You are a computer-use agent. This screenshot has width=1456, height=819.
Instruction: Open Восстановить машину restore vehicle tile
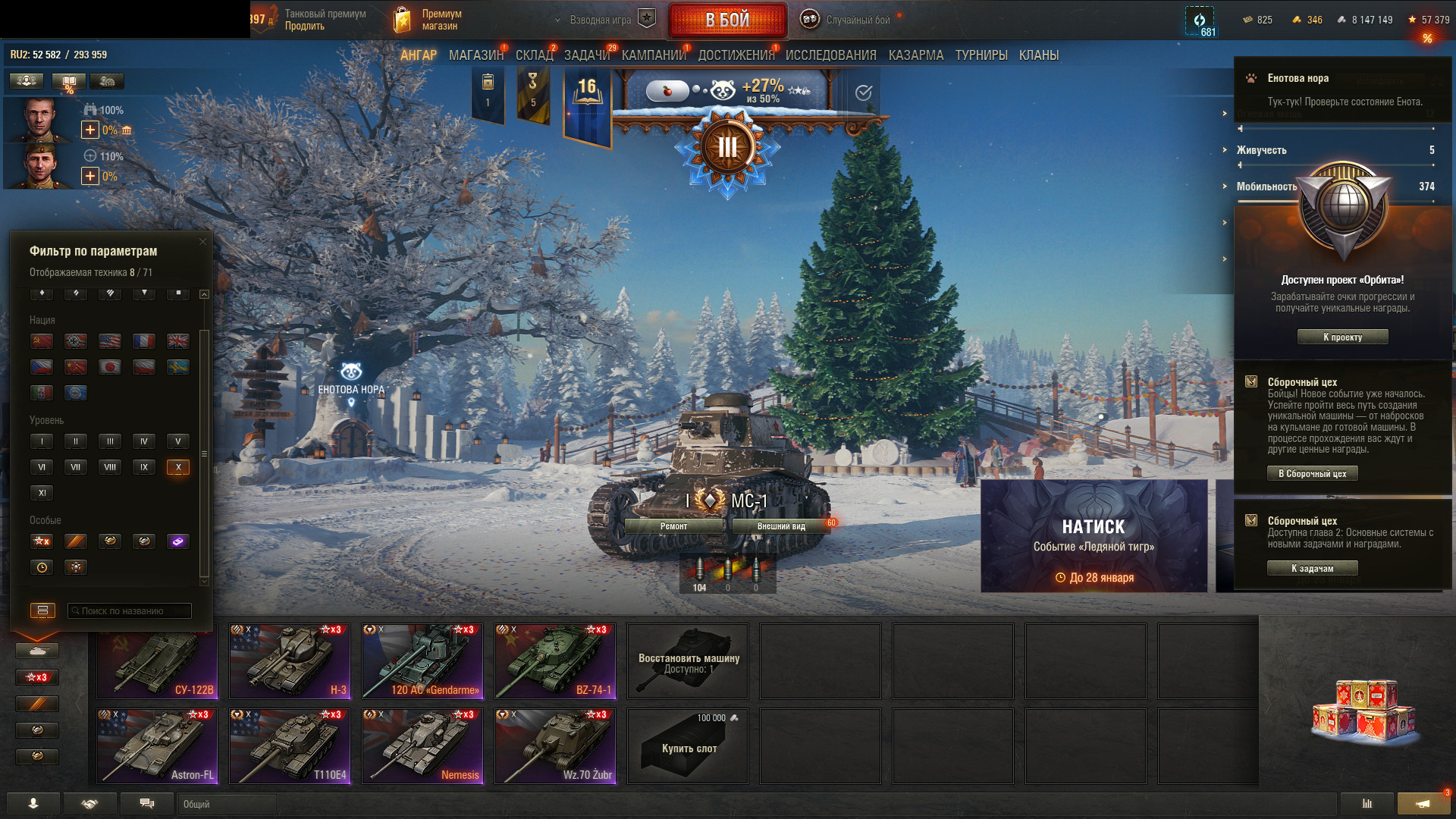(688, 661)
